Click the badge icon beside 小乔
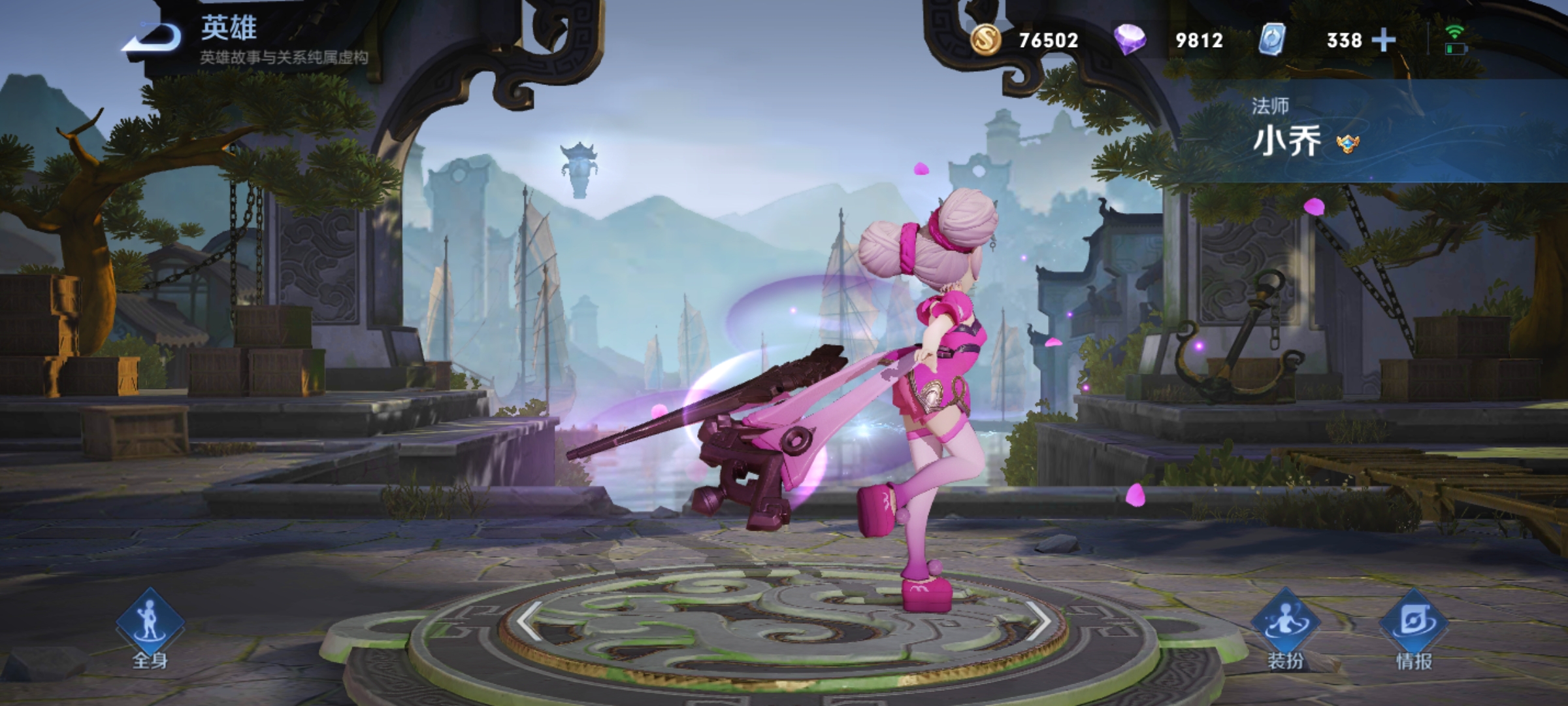 click(1348, 144)
